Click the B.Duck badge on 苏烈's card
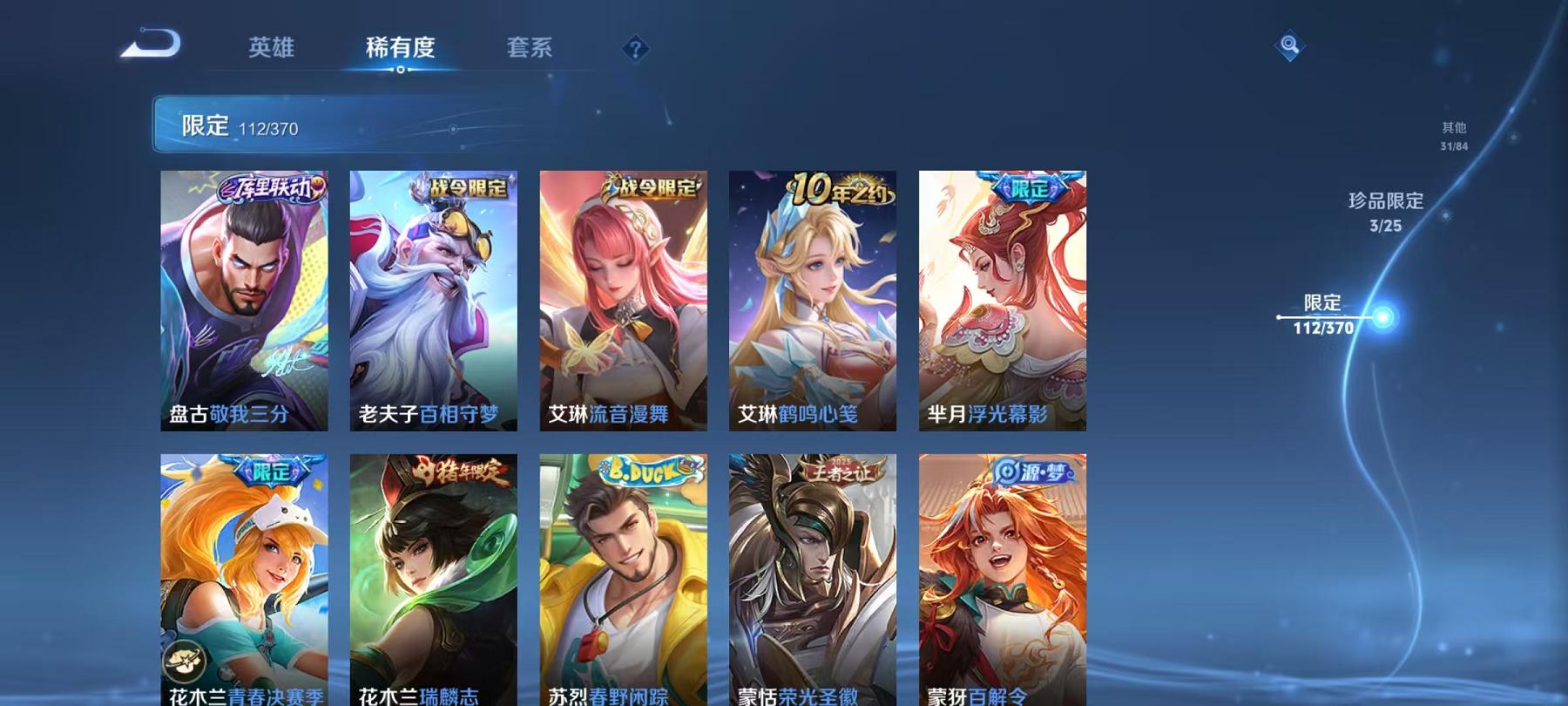1568x706 pixels. [645, 468]
